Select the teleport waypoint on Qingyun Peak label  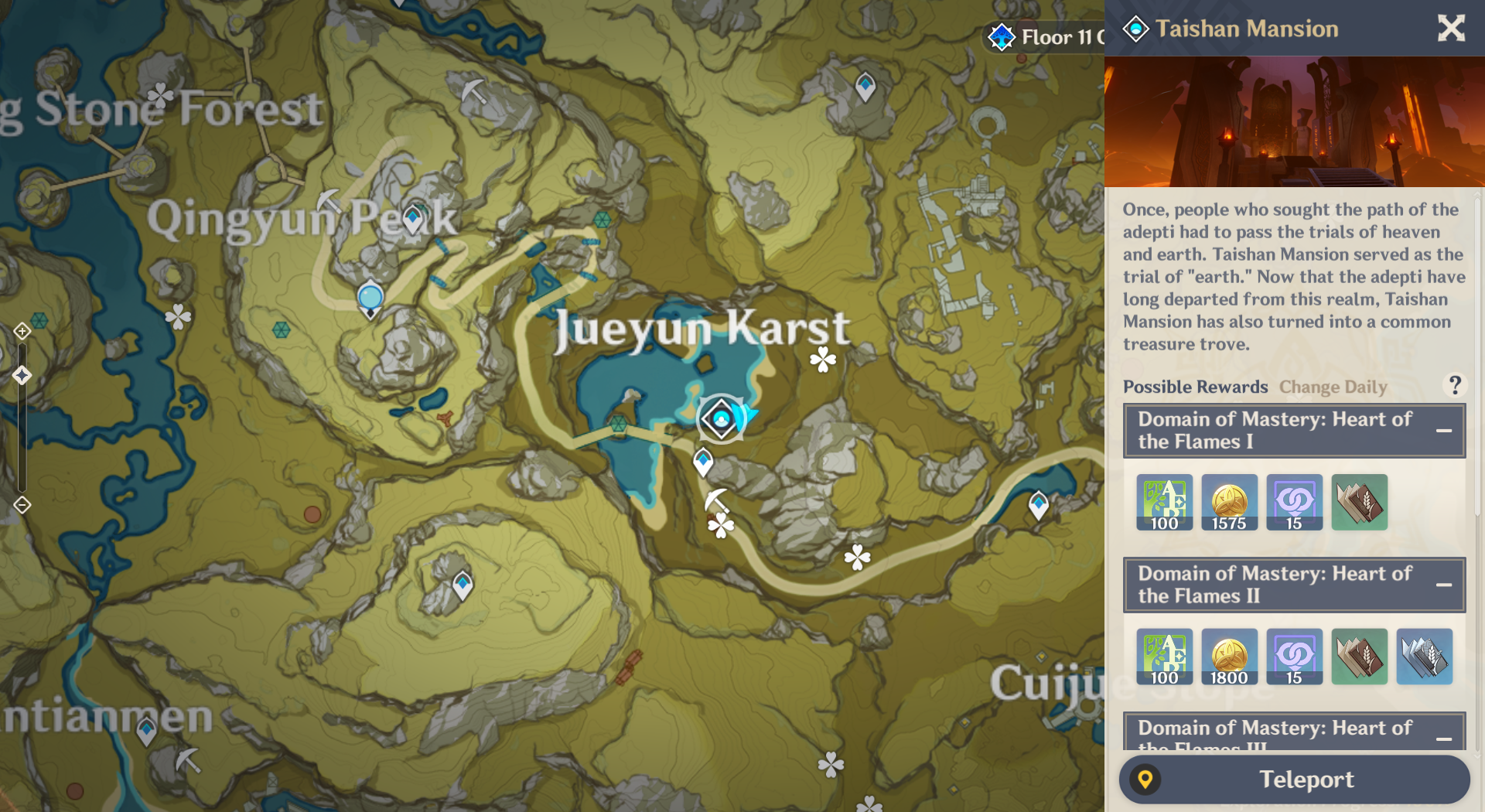click(414, 218)
